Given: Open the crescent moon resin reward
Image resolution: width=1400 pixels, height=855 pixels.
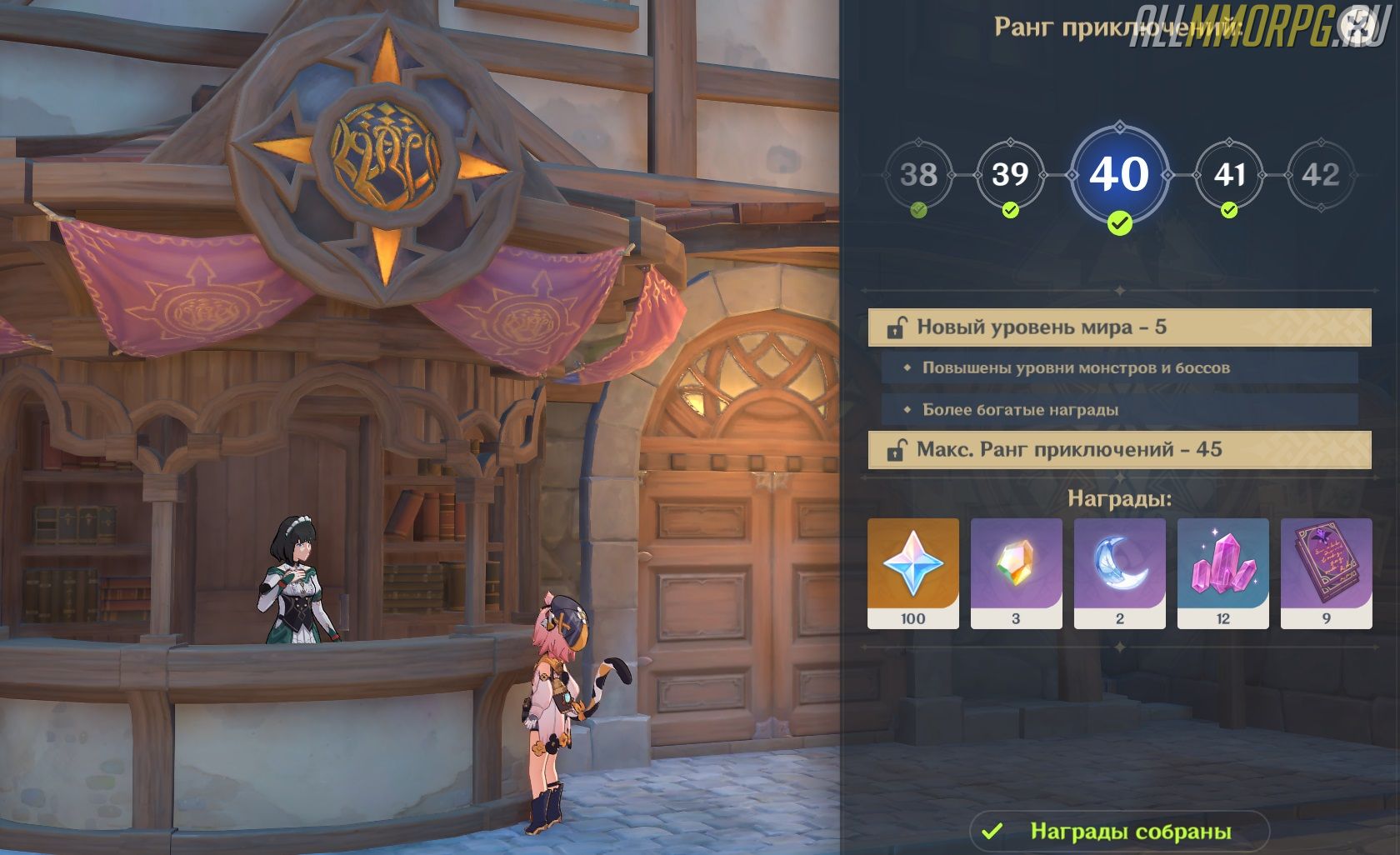Looking at the screenshot, I should (1120, 572).
